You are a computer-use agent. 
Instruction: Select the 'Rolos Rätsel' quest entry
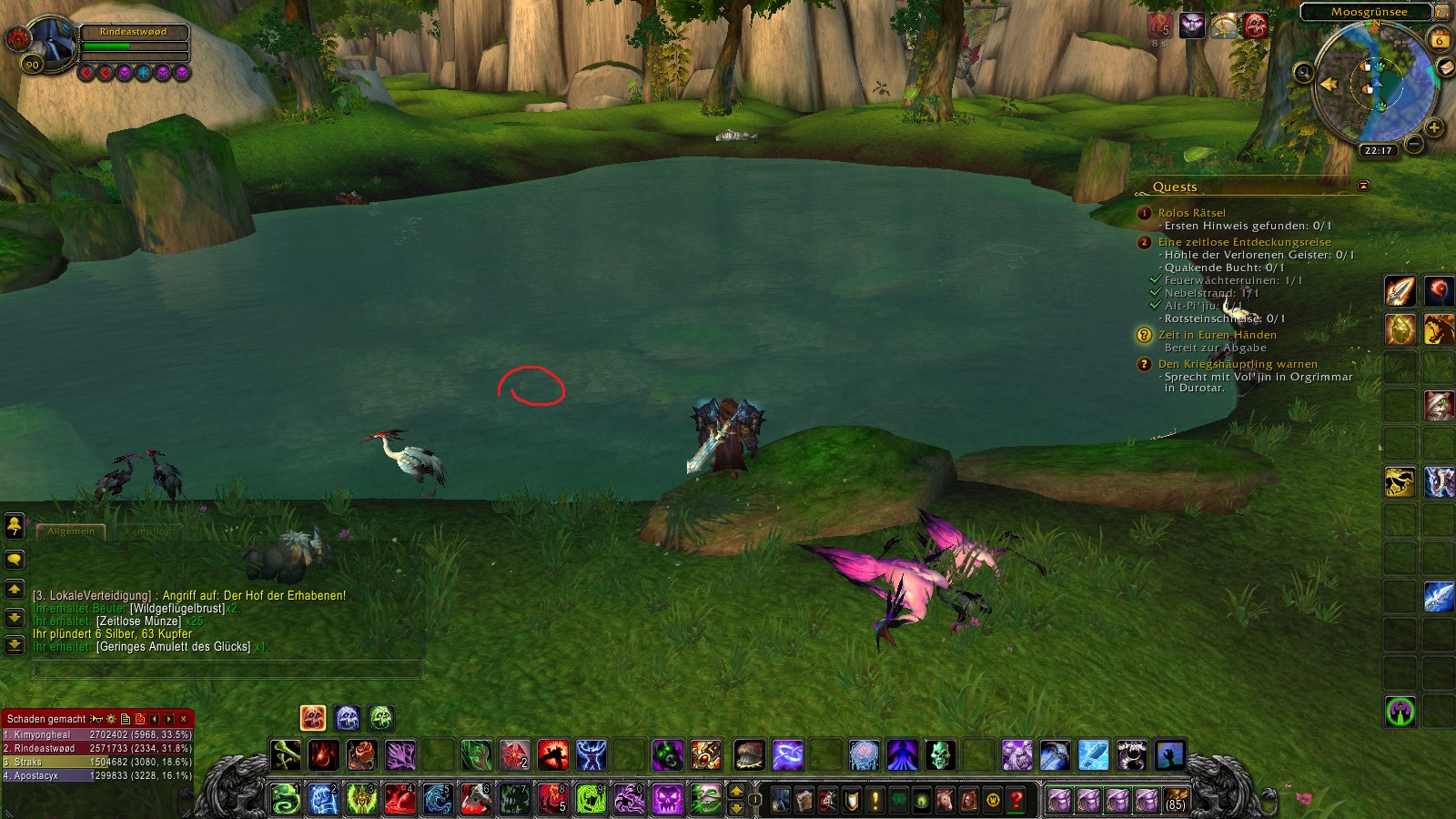click(x=1191, y=213)
